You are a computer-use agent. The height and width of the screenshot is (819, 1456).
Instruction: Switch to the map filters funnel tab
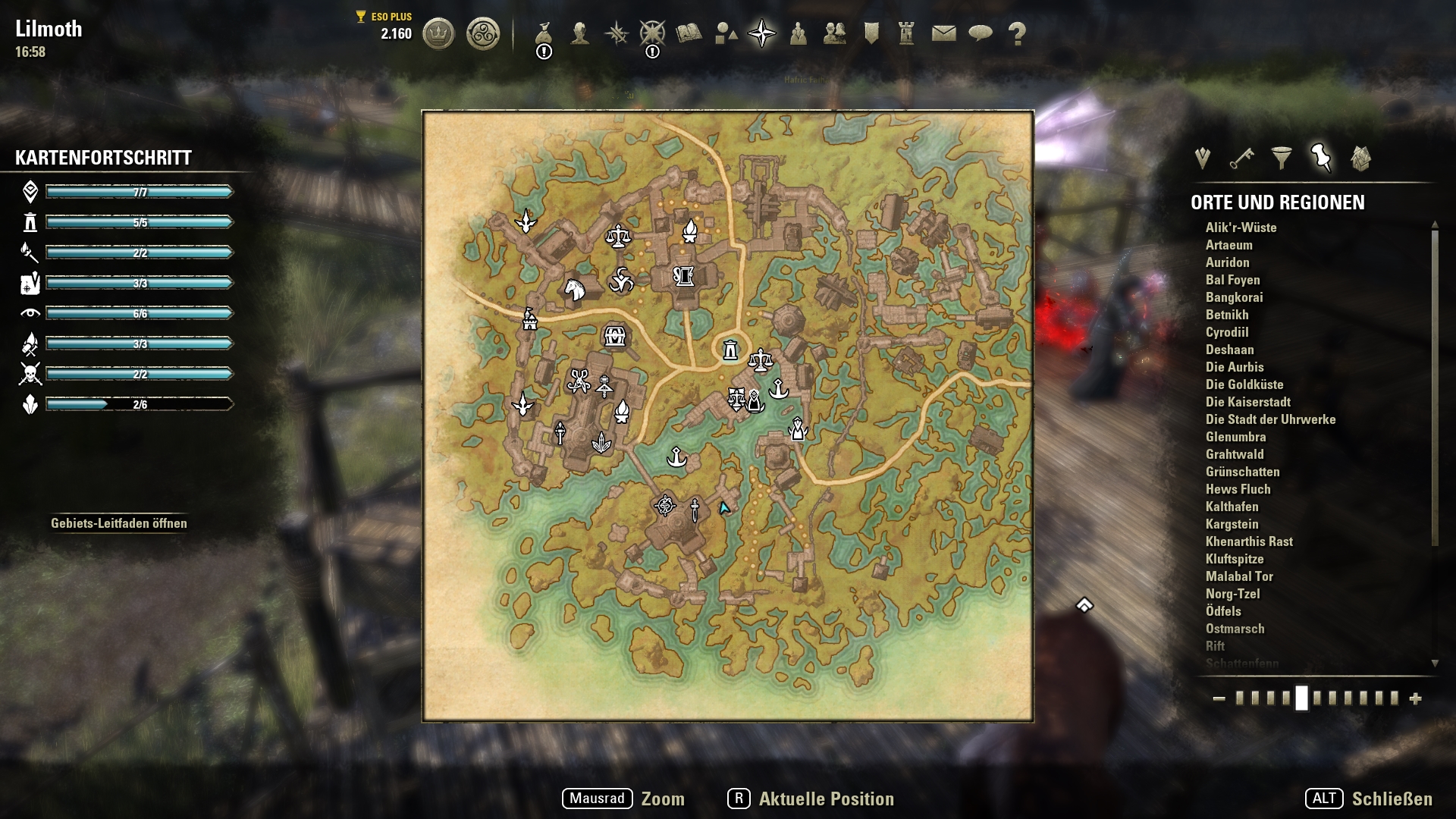[x=1281, y=158]
